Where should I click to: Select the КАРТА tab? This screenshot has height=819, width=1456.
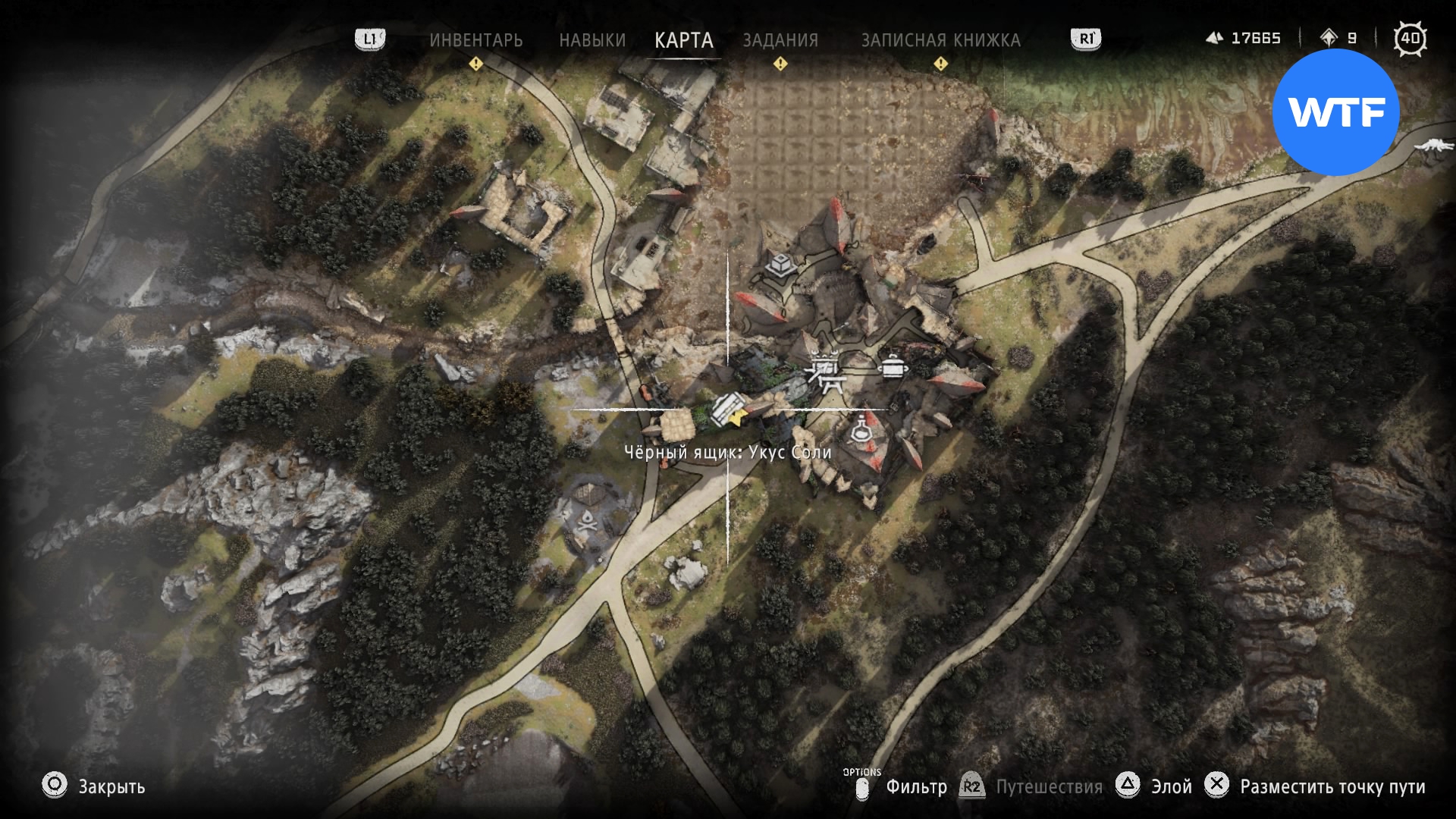683,40
